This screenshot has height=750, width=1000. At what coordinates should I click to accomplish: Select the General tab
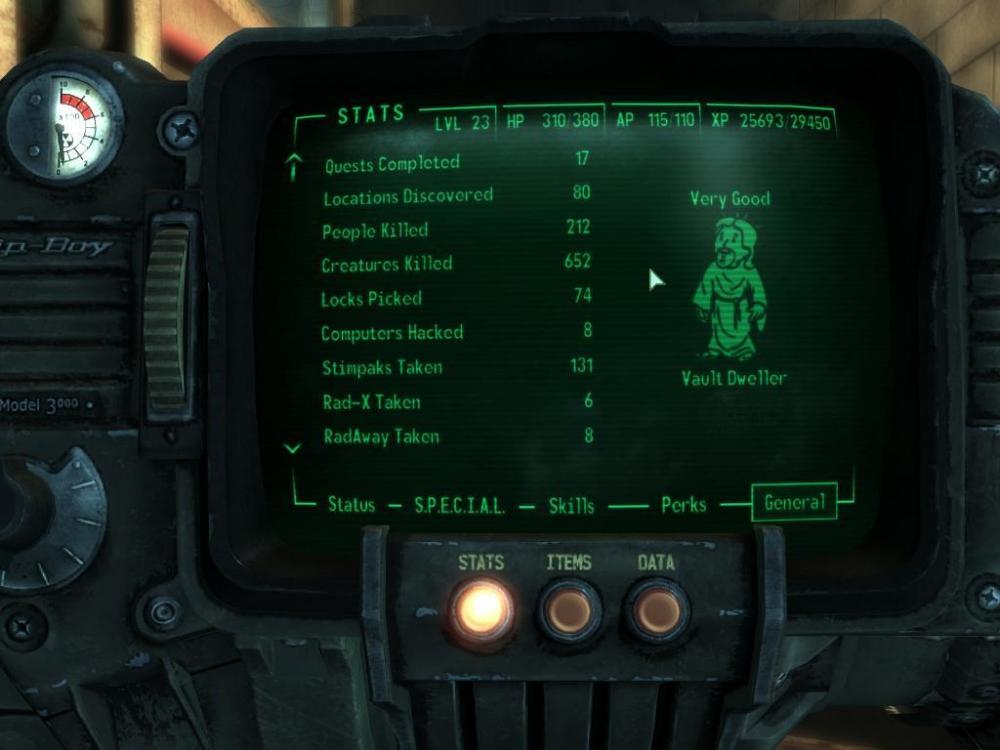(795, 503)
